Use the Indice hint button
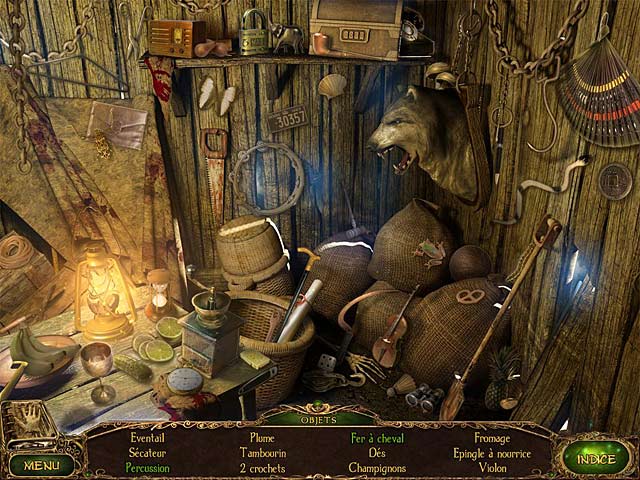The height and width of the screenshot is (480, 640). pos(595,457)
